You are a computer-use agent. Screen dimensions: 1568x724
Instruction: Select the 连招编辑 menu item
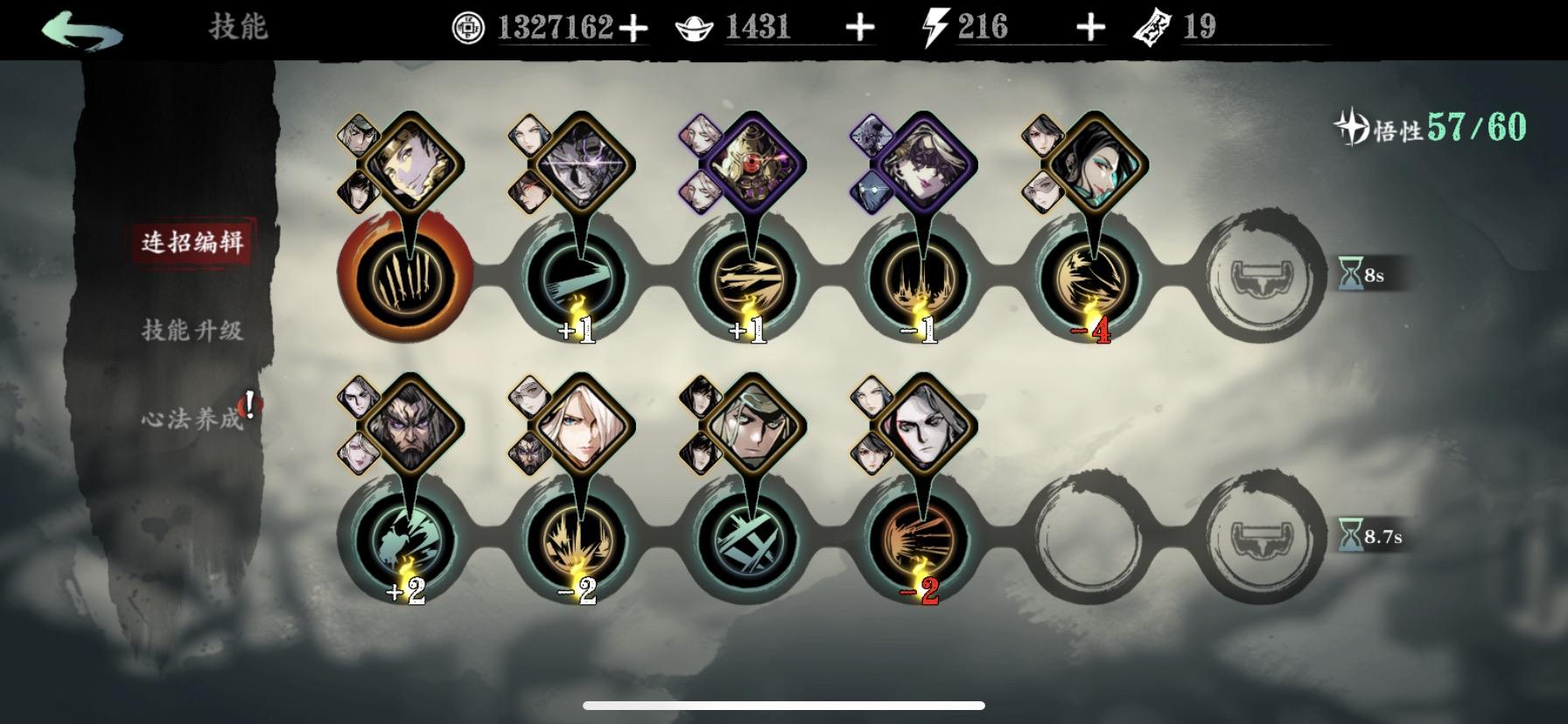[194, 242]
